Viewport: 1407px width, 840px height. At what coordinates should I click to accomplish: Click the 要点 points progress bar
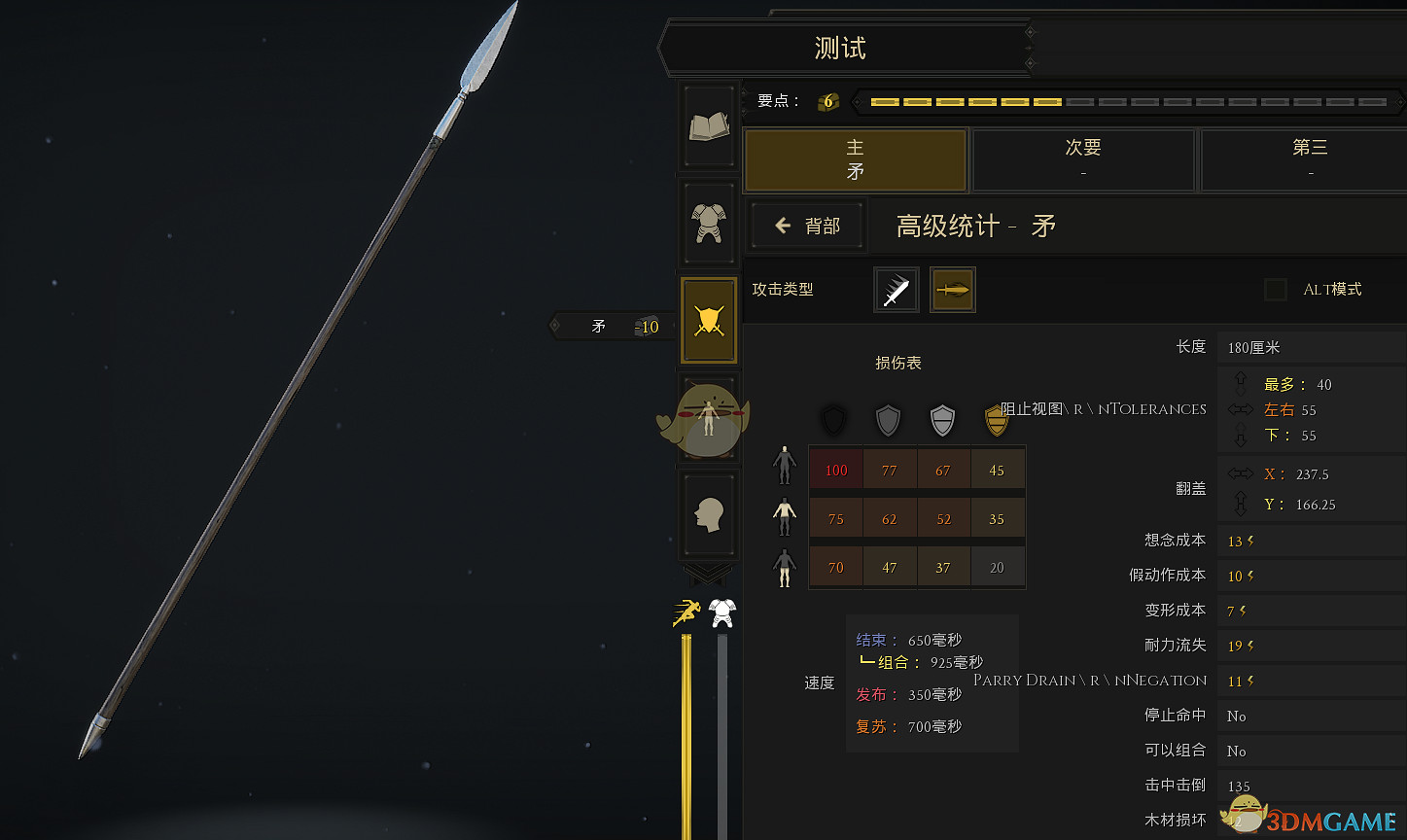(x=1118, y=101)
